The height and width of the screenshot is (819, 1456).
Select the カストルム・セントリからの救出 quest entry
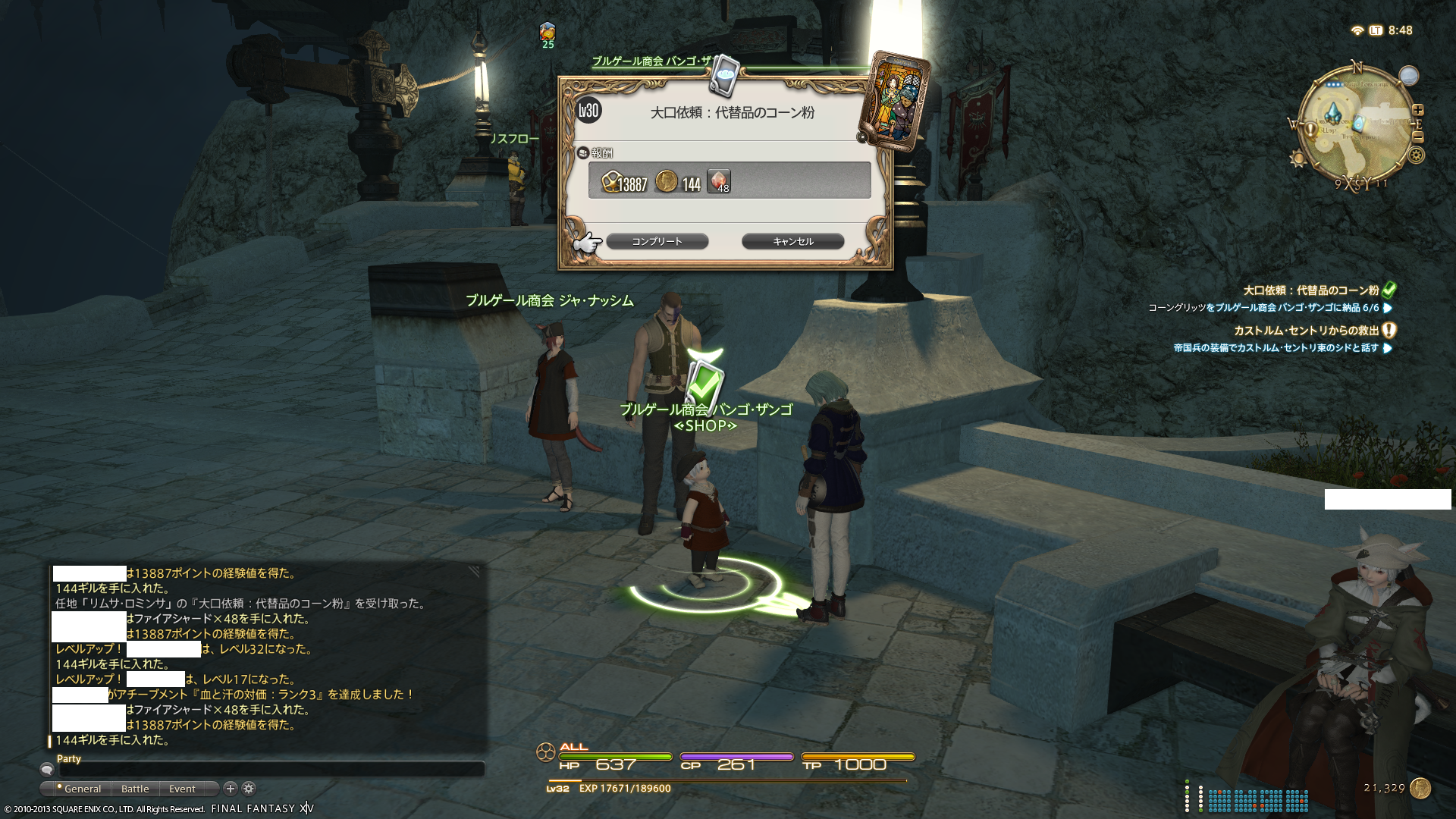1306,331
